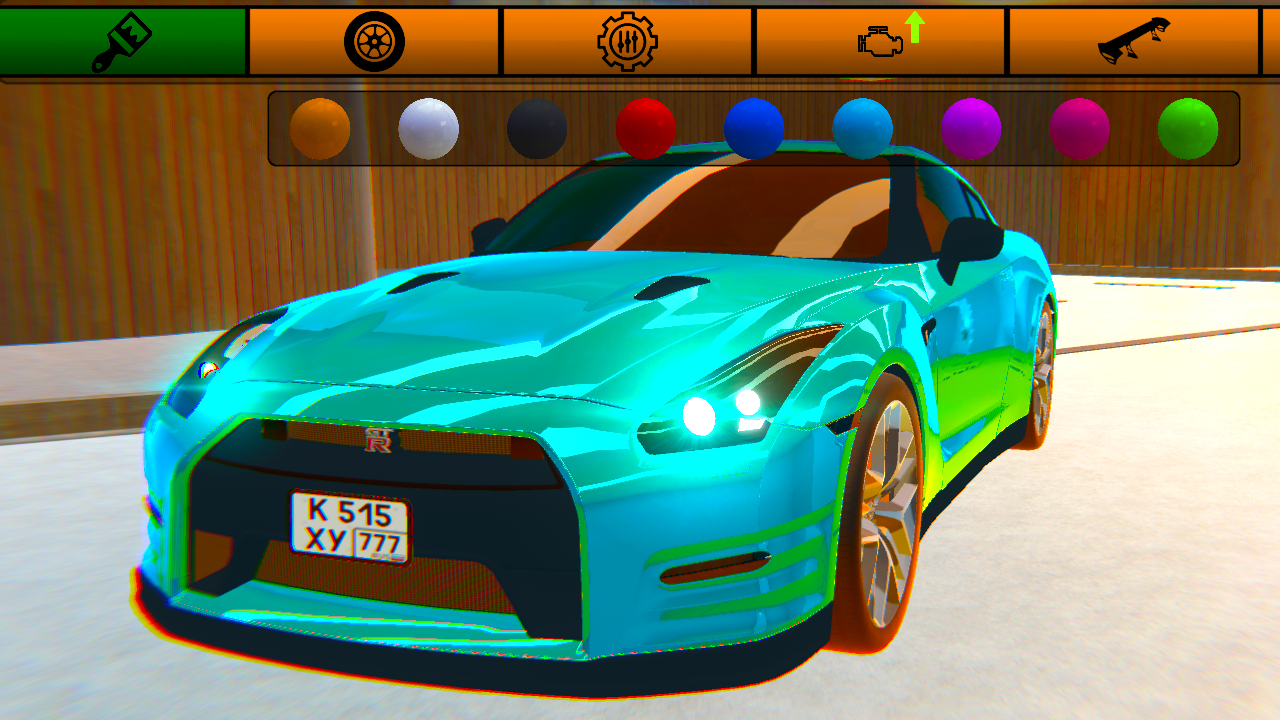Open the engine upgrade tab
Image resolution: width=1280 pixels, height=720 pixels.
[x=880, y=40]
